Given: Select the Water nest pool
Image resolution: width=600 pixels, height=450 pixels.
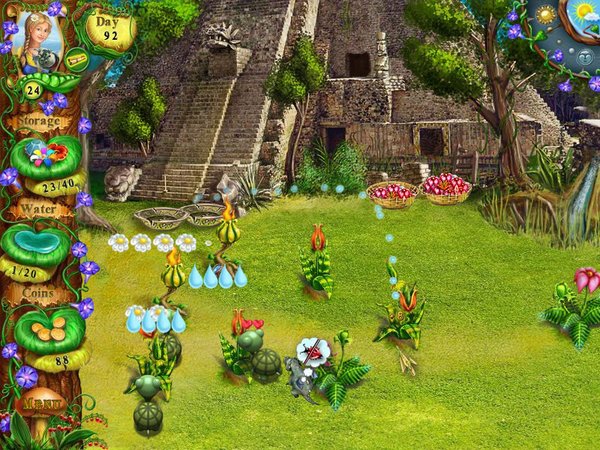Looking at the screenshot, I should pos(38,241).
